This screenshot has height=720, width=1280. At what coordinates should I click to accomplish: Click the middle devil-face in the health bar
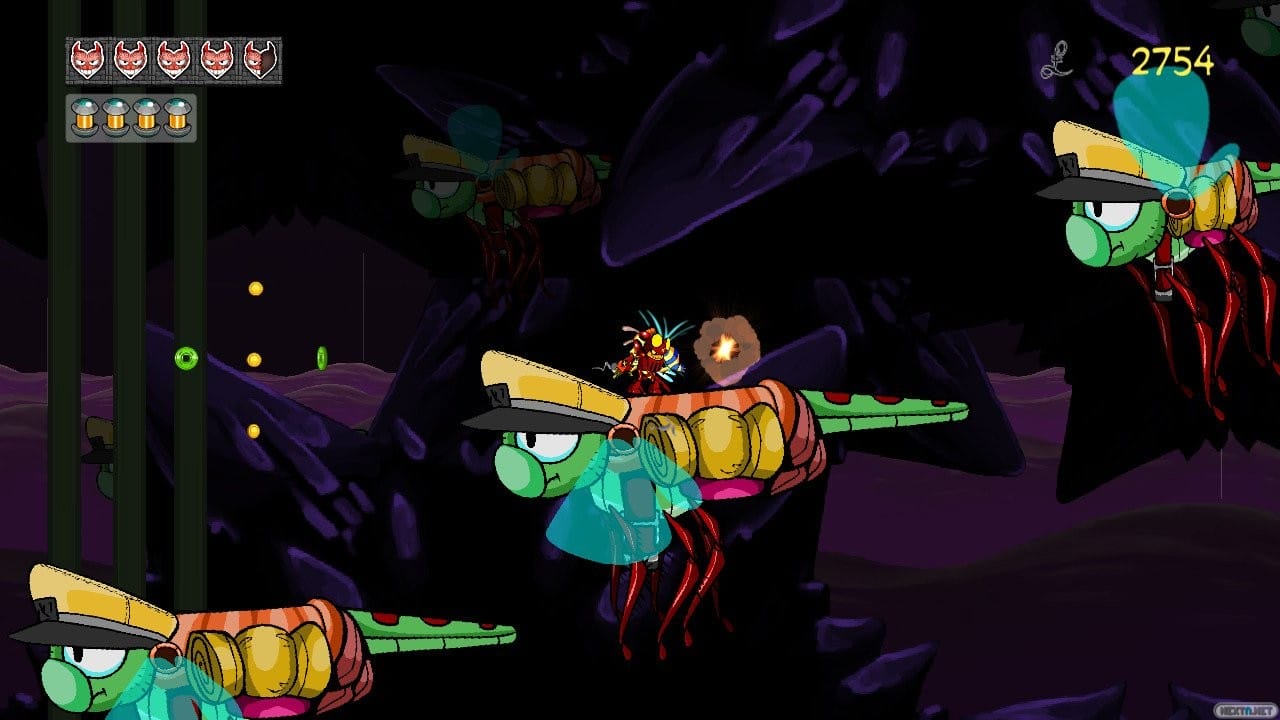pos(173,59)
